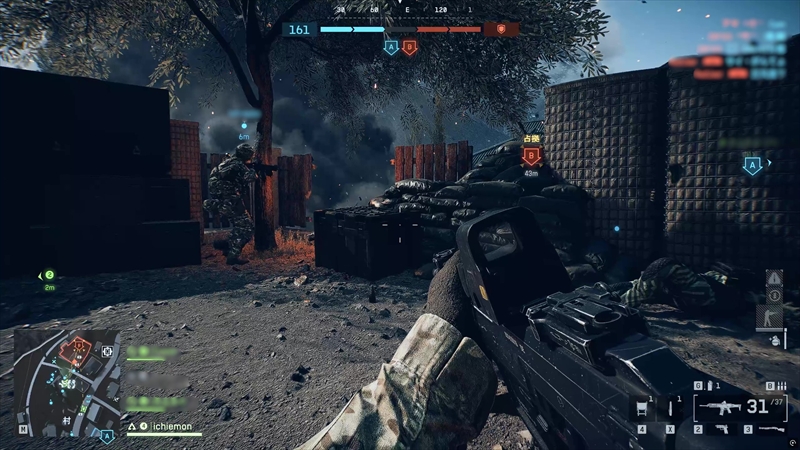This screenshot has width=800, height=450.
Task: Select the primary assault rifle weapon slot
Action: point(719,408)
